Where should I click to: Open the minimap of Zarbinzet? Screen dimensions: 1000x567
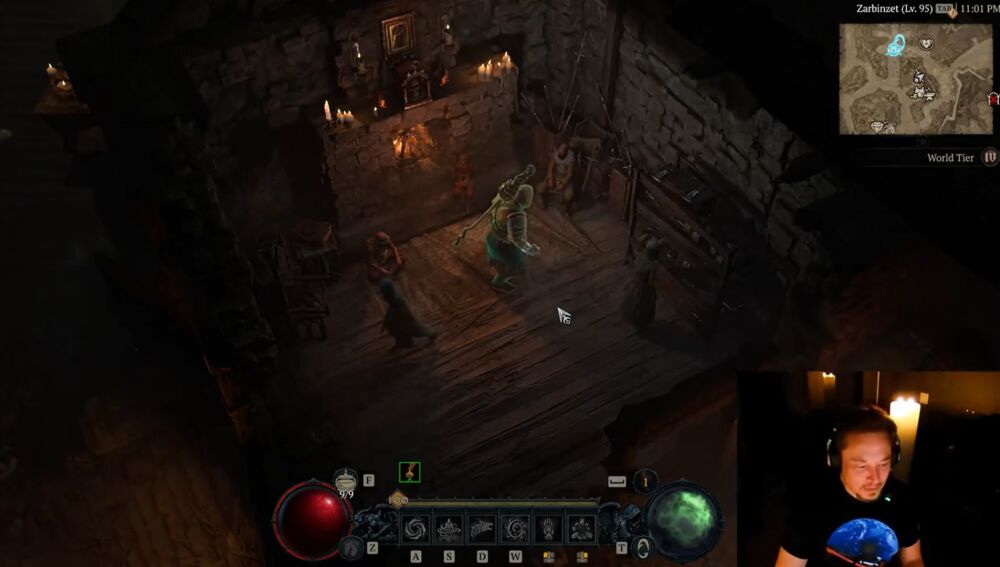[x=915, y=79]
